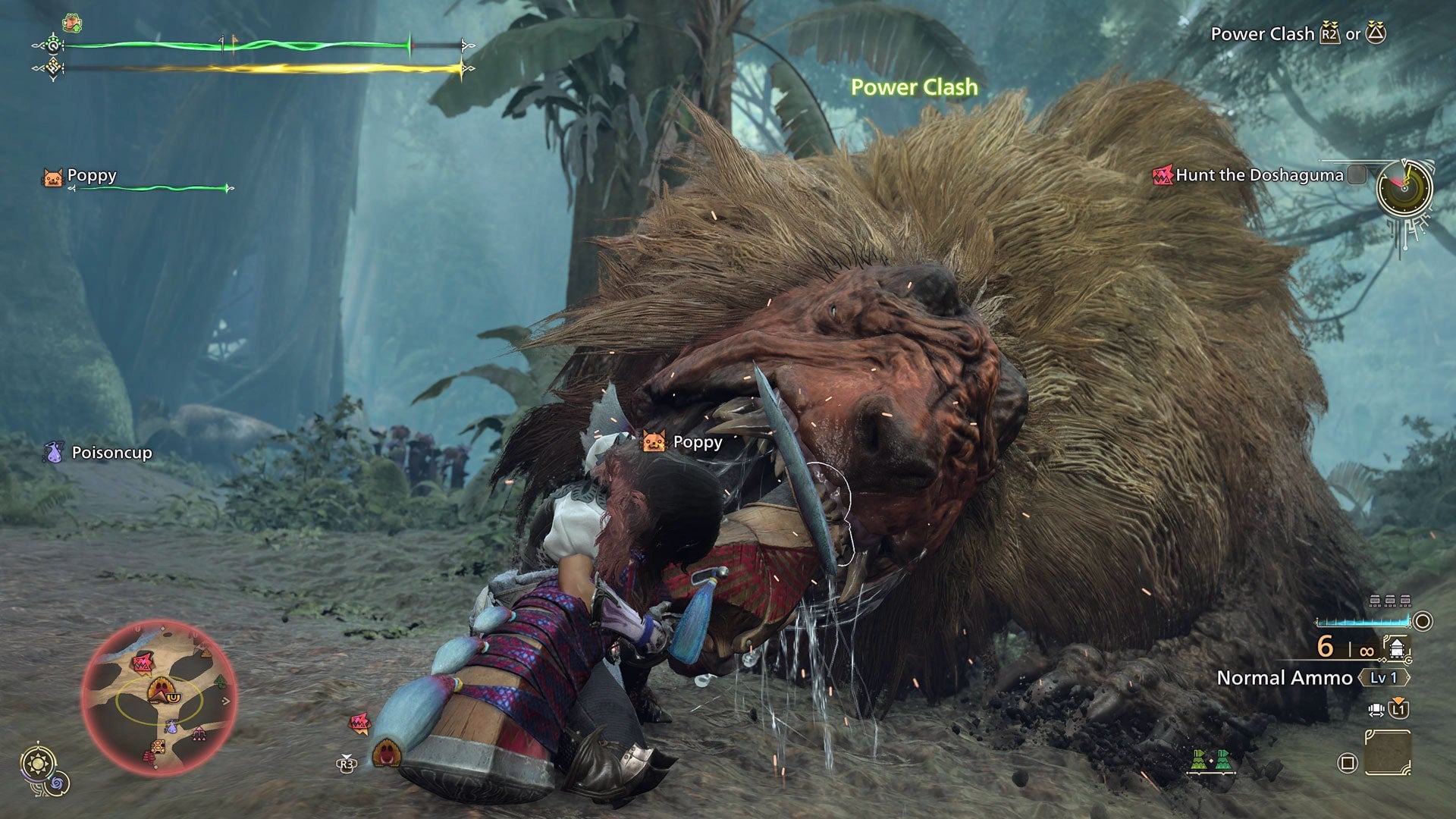Click the demondrug buff icon at top left
The image size is (1456, 819).
72,22
